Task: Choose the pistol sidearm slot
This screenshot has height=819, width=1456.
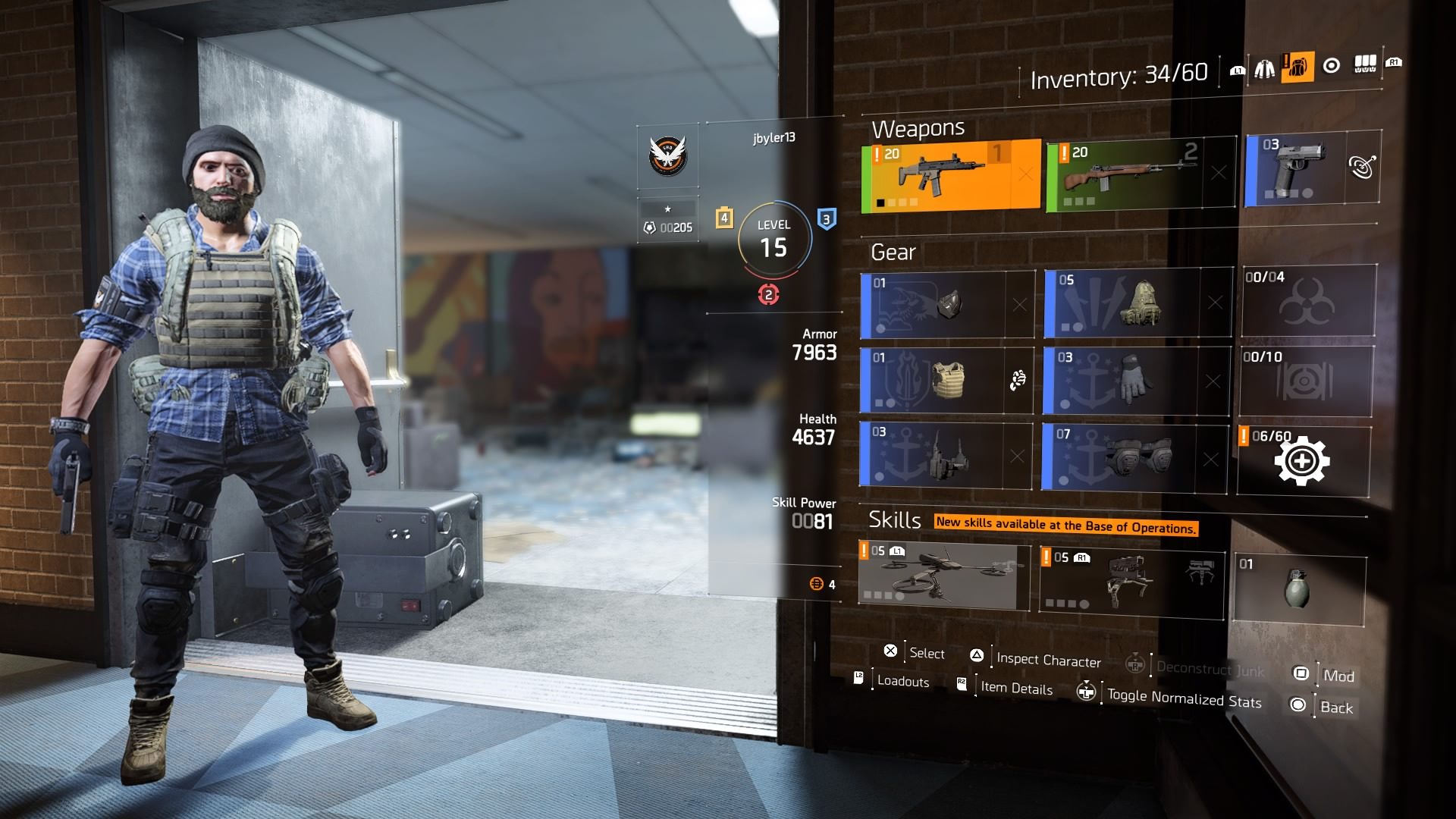Action: tap(1298, 170)
